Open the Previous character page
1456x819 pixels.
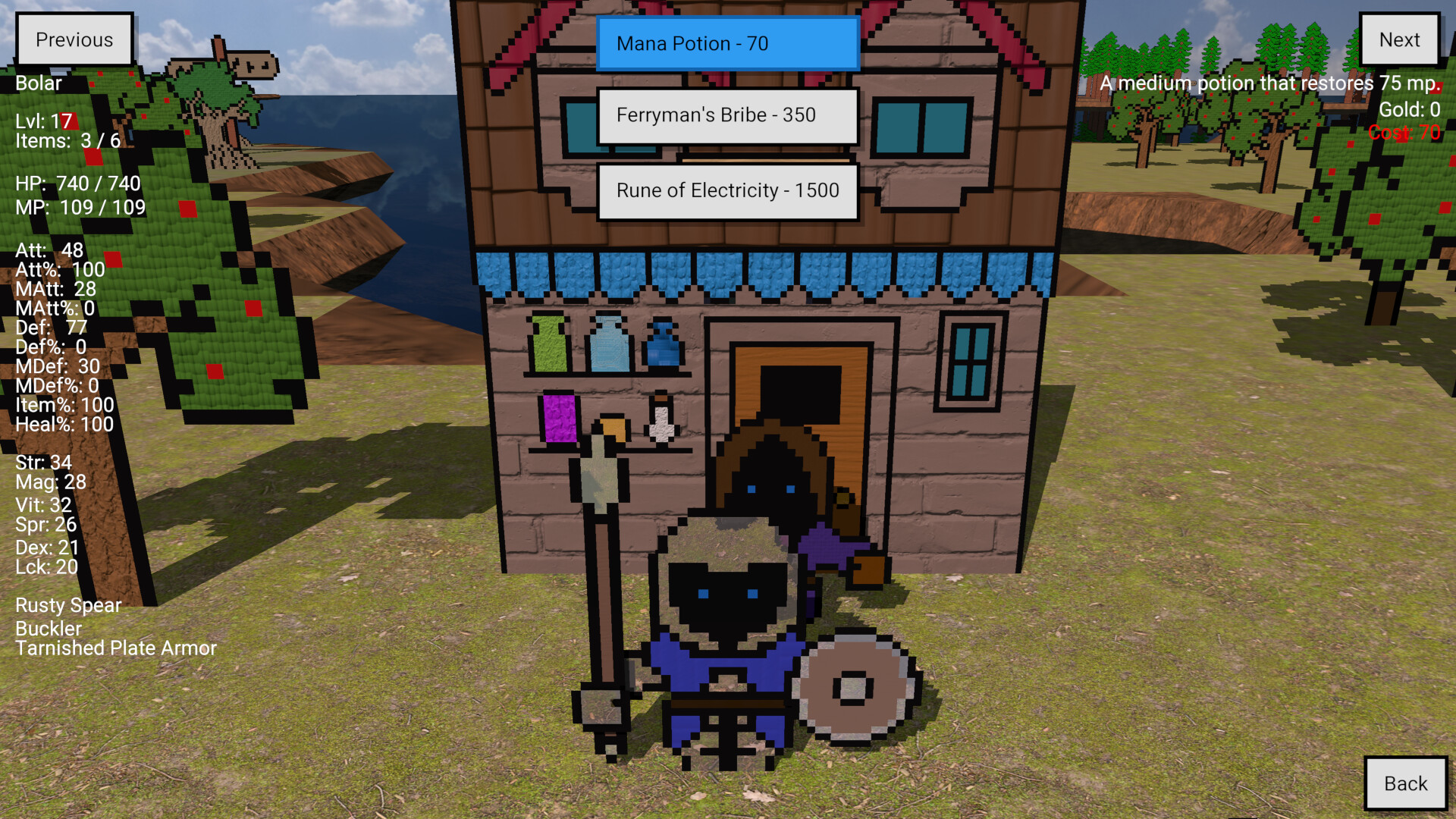(74, 39)
